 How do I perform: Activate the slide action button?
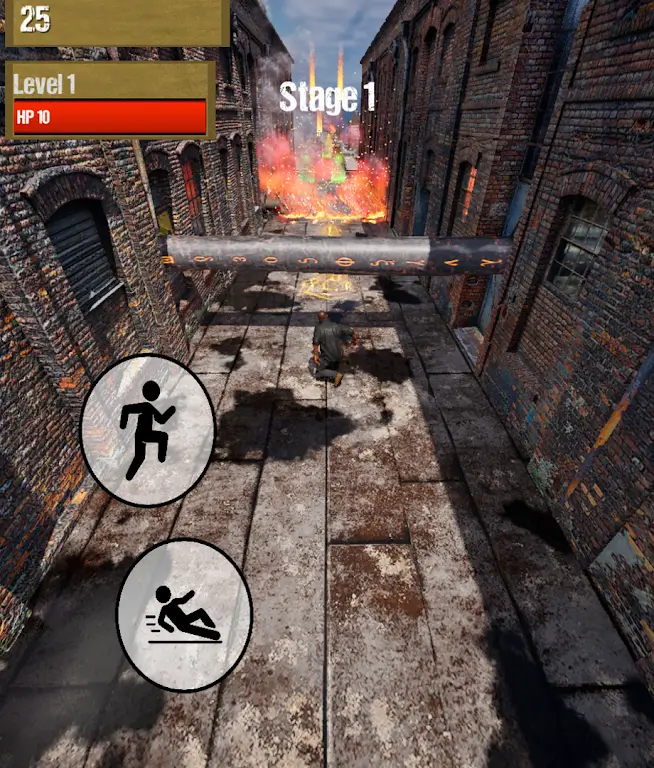click(x=184, y=614)
